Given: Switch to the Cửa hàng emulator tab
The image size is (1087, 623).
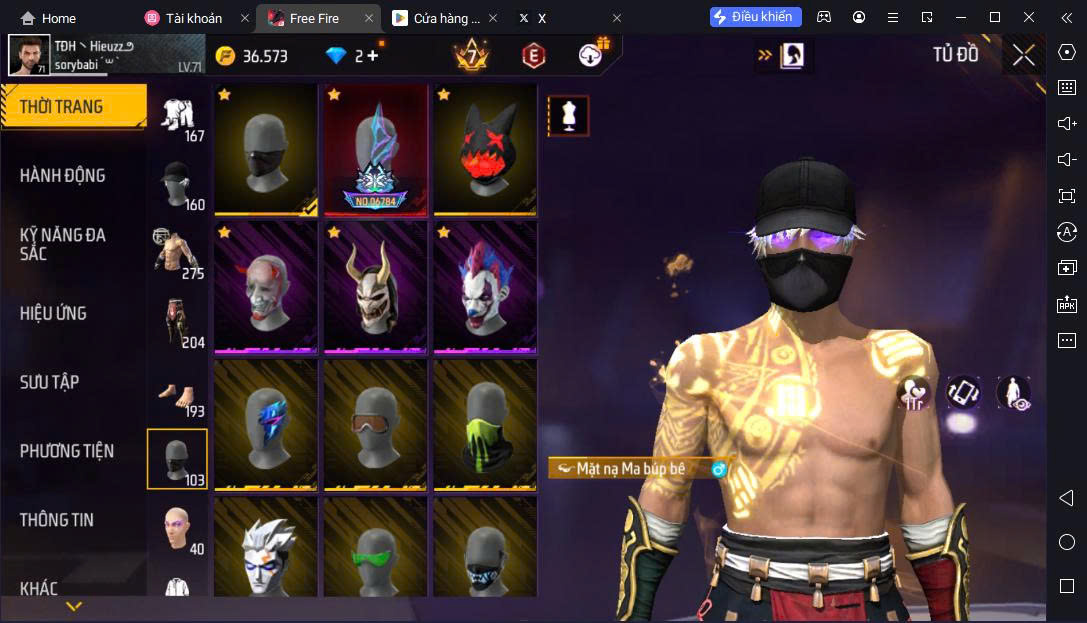Looking at the screenshot, I should point(437,18).
